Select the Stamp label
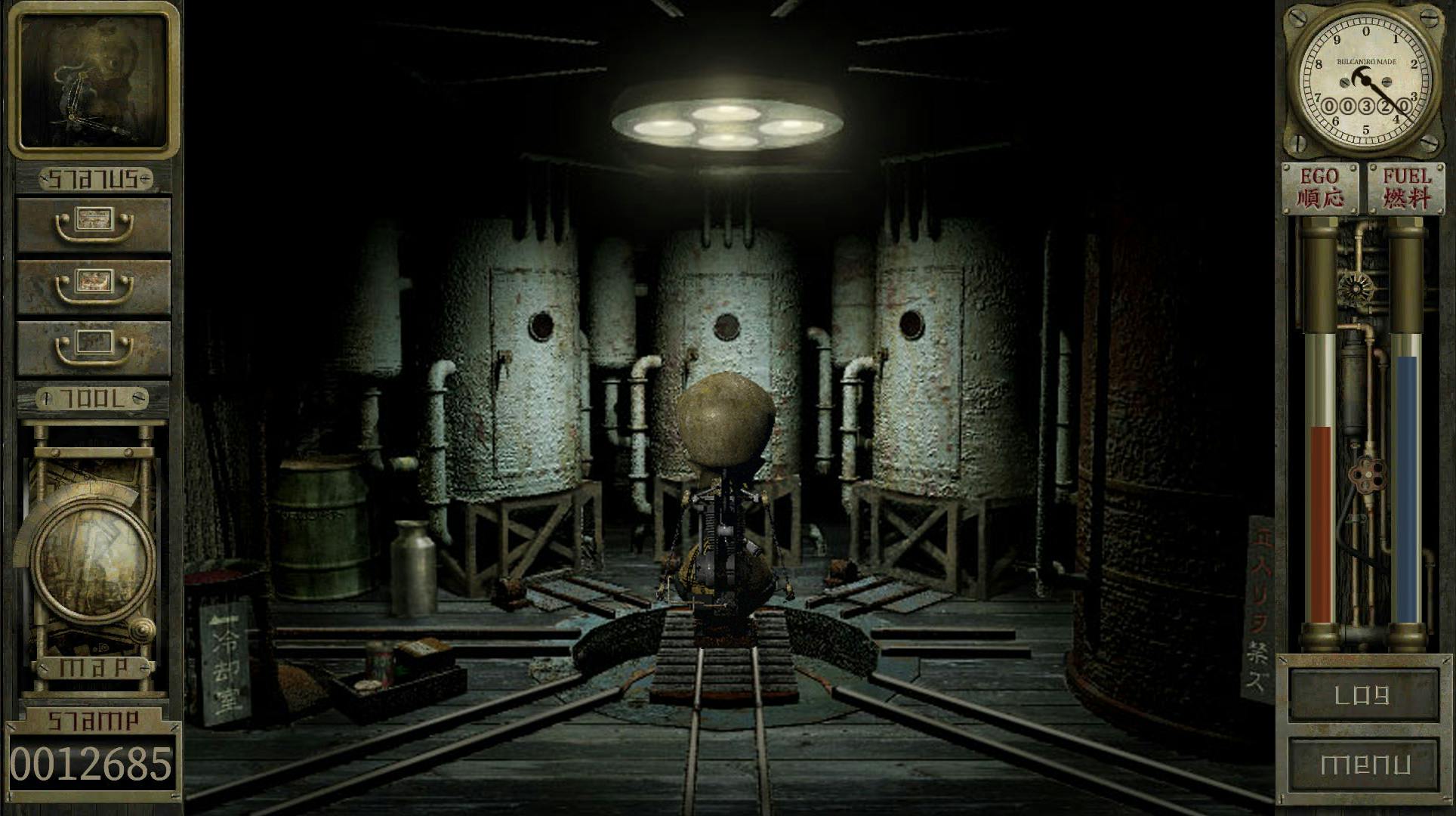Screen dimensions: 1456x816 click(x=93, y=720)
